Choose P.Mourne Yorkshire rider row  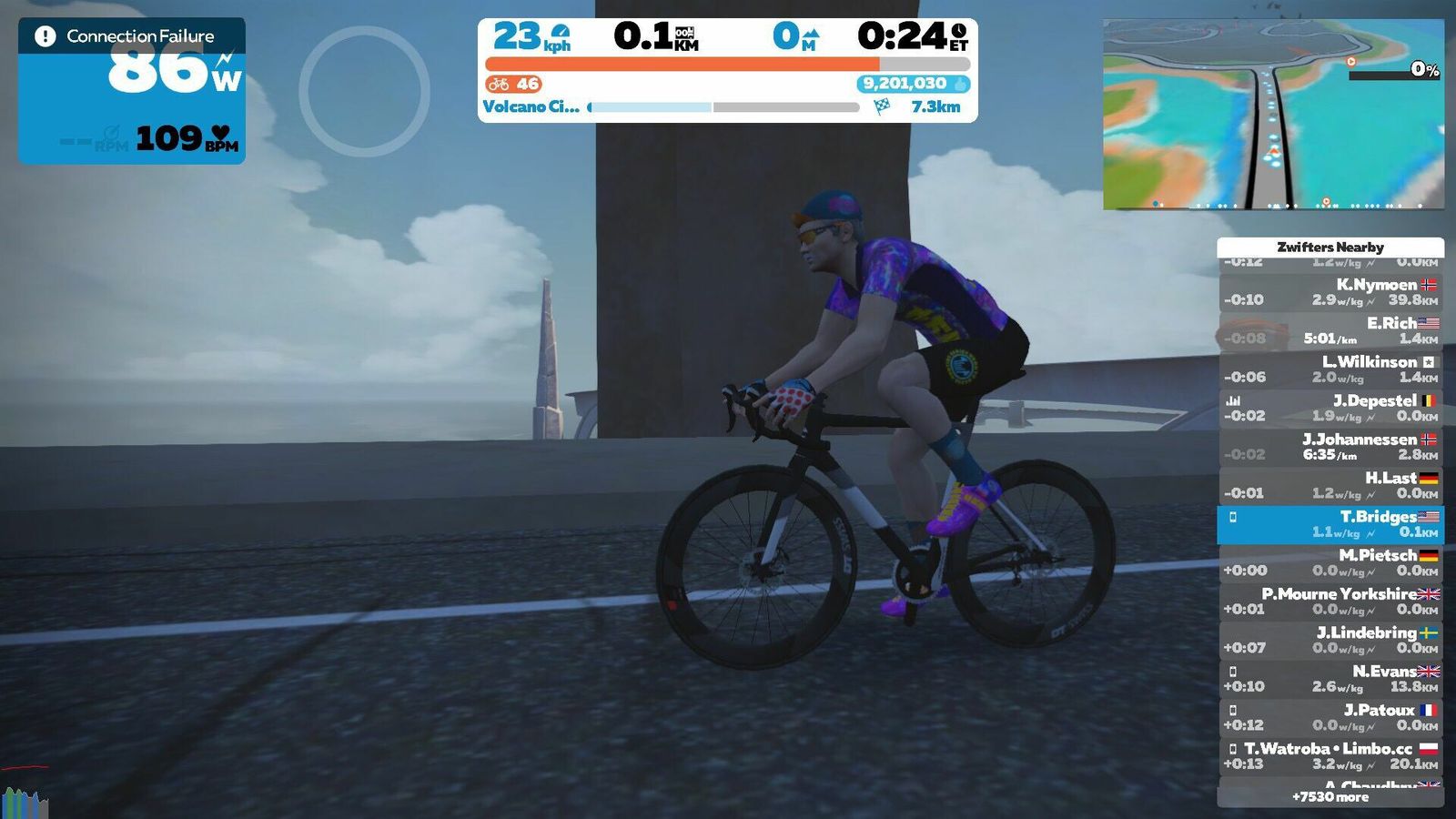pyautogui.click(x=1330, y=602)
